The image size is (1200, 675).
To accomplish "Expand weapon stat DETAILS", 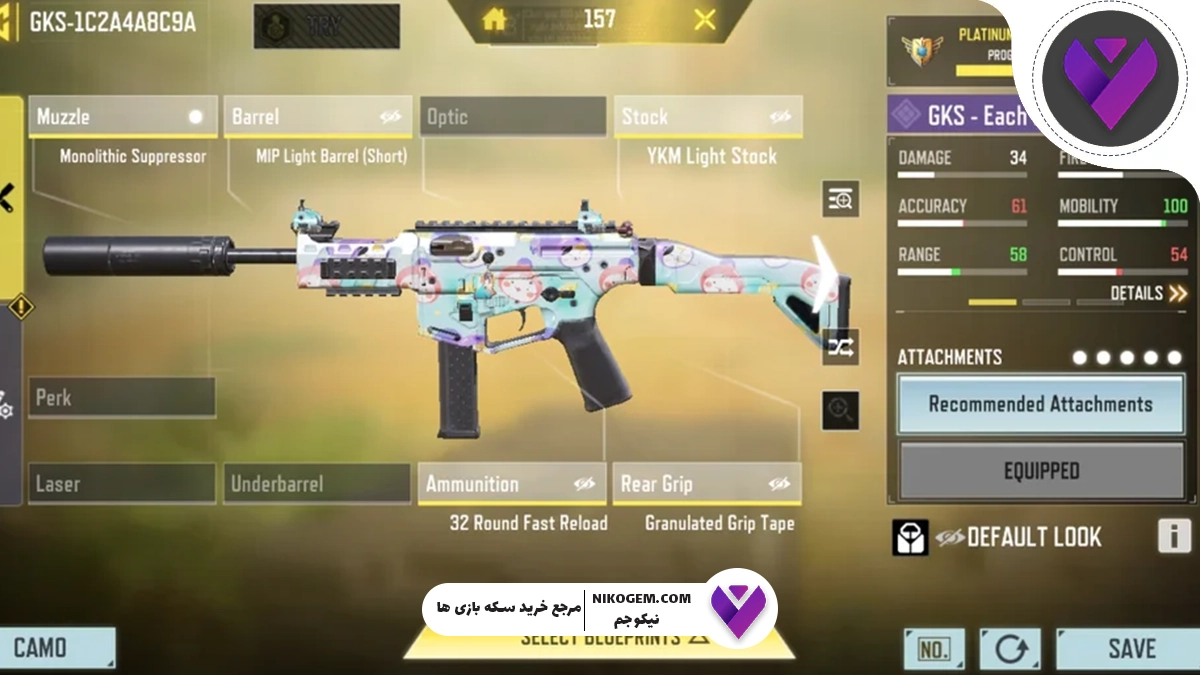I will [1148, 293].
